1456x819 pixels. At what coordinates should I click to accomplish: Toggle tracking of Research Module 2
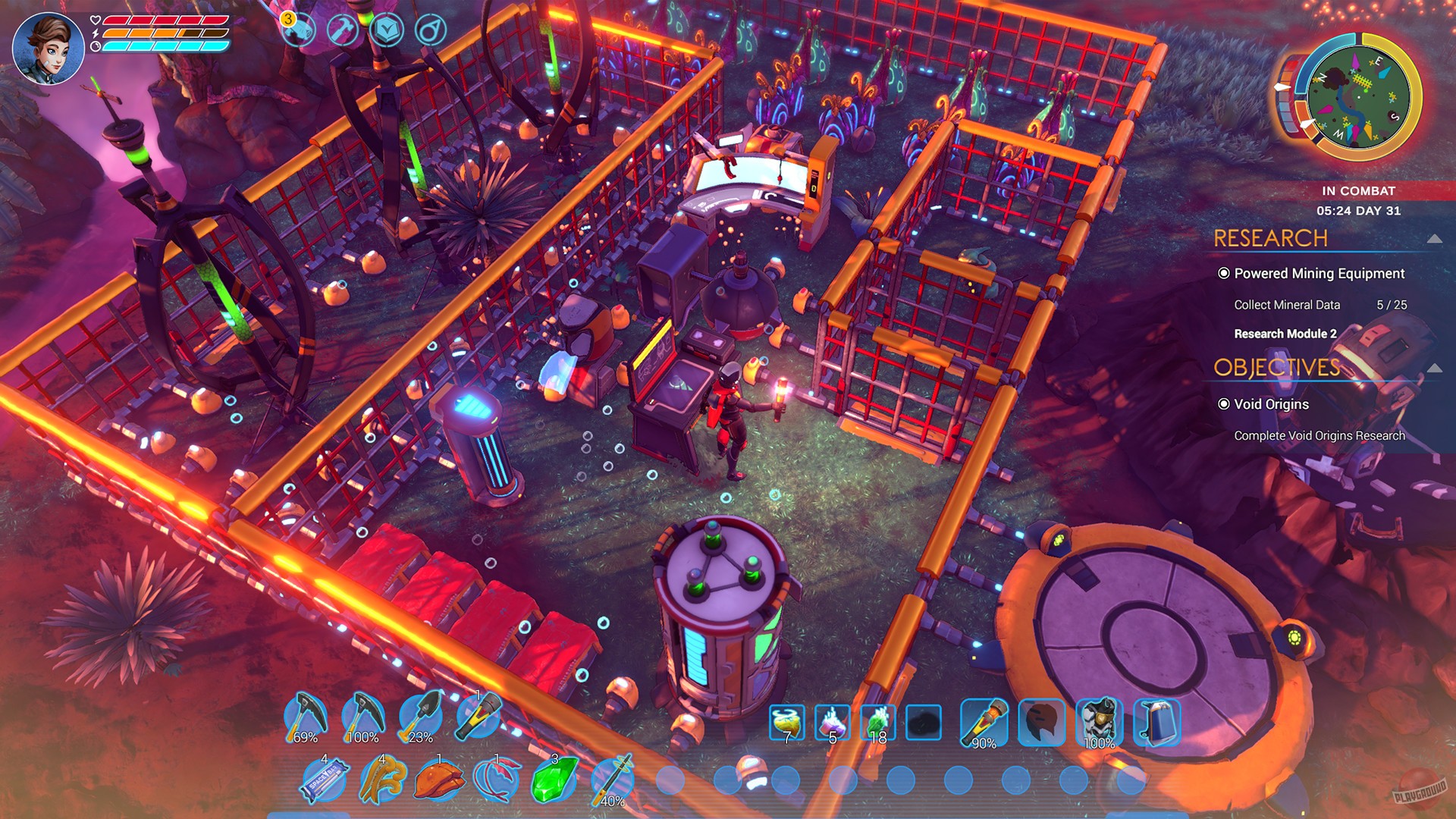pyautogui.click(x=1285, y=333)
